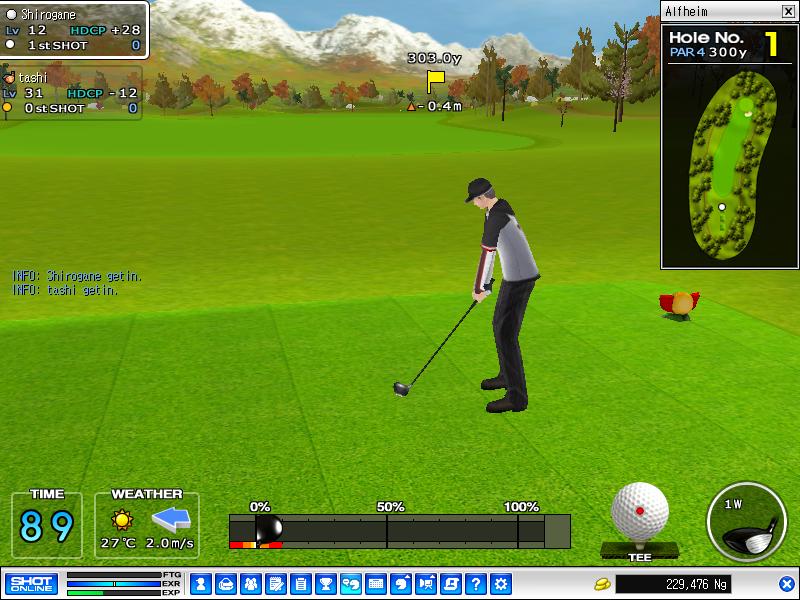Open the question mark help button

point(476,583)
